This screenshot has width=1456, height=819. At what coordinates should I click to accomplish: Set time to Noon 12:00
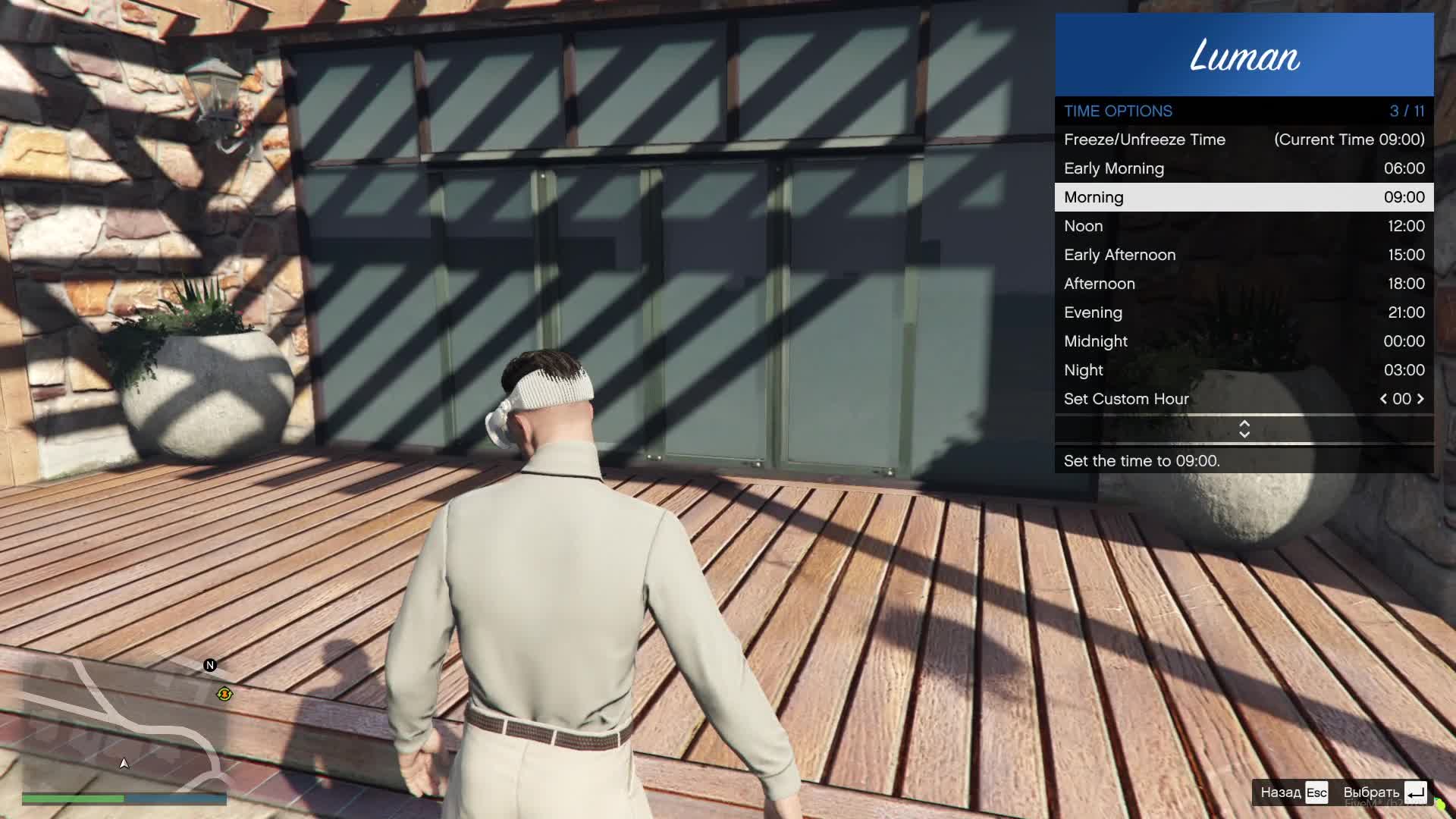1244,226
